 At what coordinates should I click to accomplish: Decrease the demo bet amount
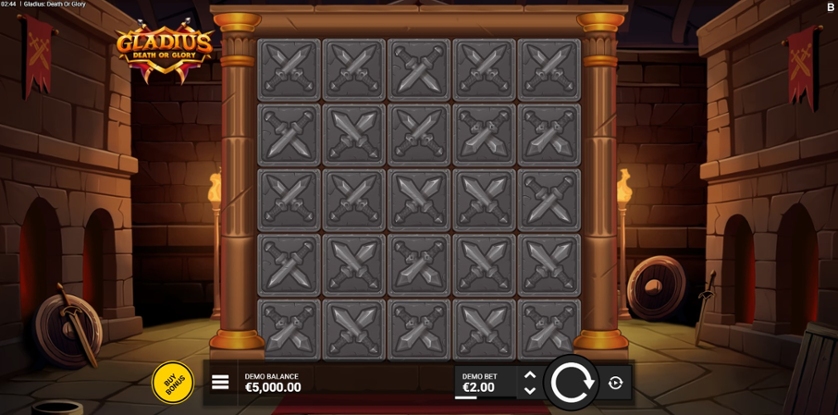[x=530, y=391]
